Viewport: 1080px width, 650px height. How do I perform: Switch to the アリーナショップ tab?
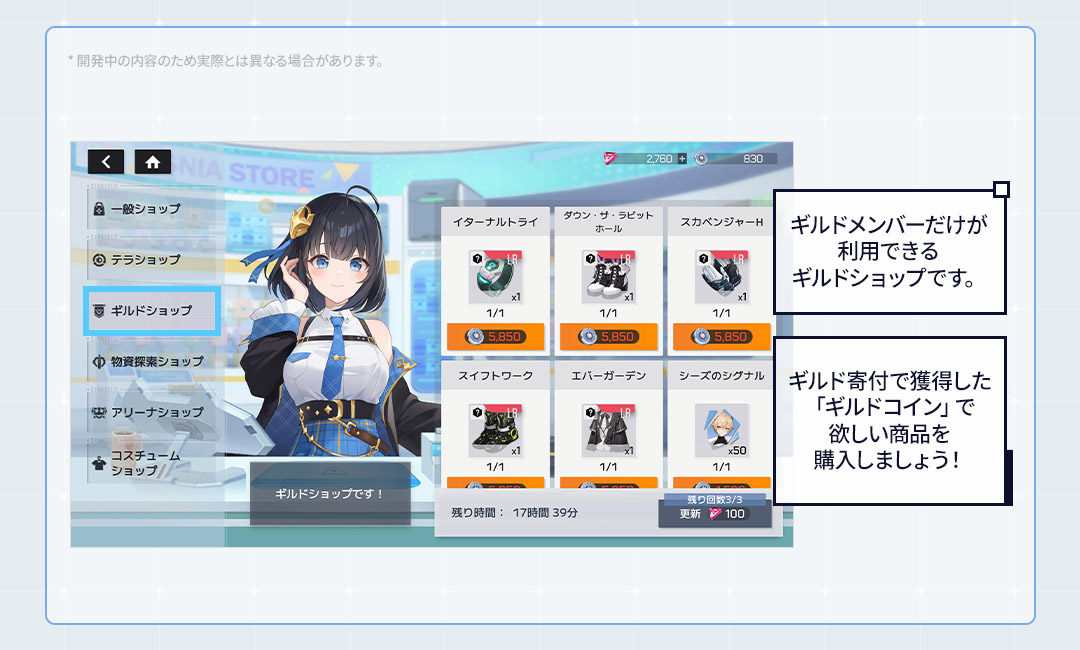150,412
